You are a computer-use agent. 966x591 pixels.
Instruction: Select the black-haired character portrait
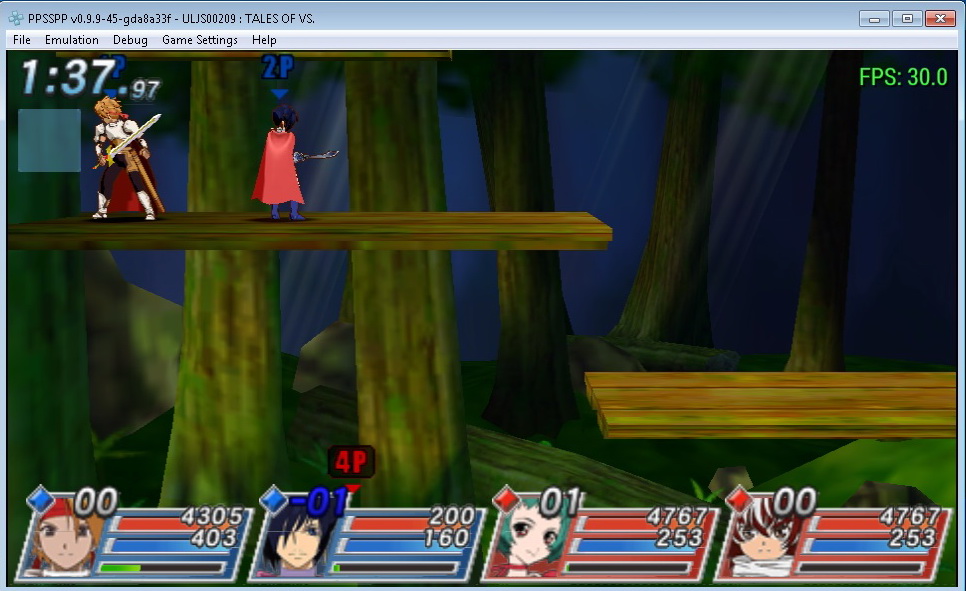coord(292,547)
